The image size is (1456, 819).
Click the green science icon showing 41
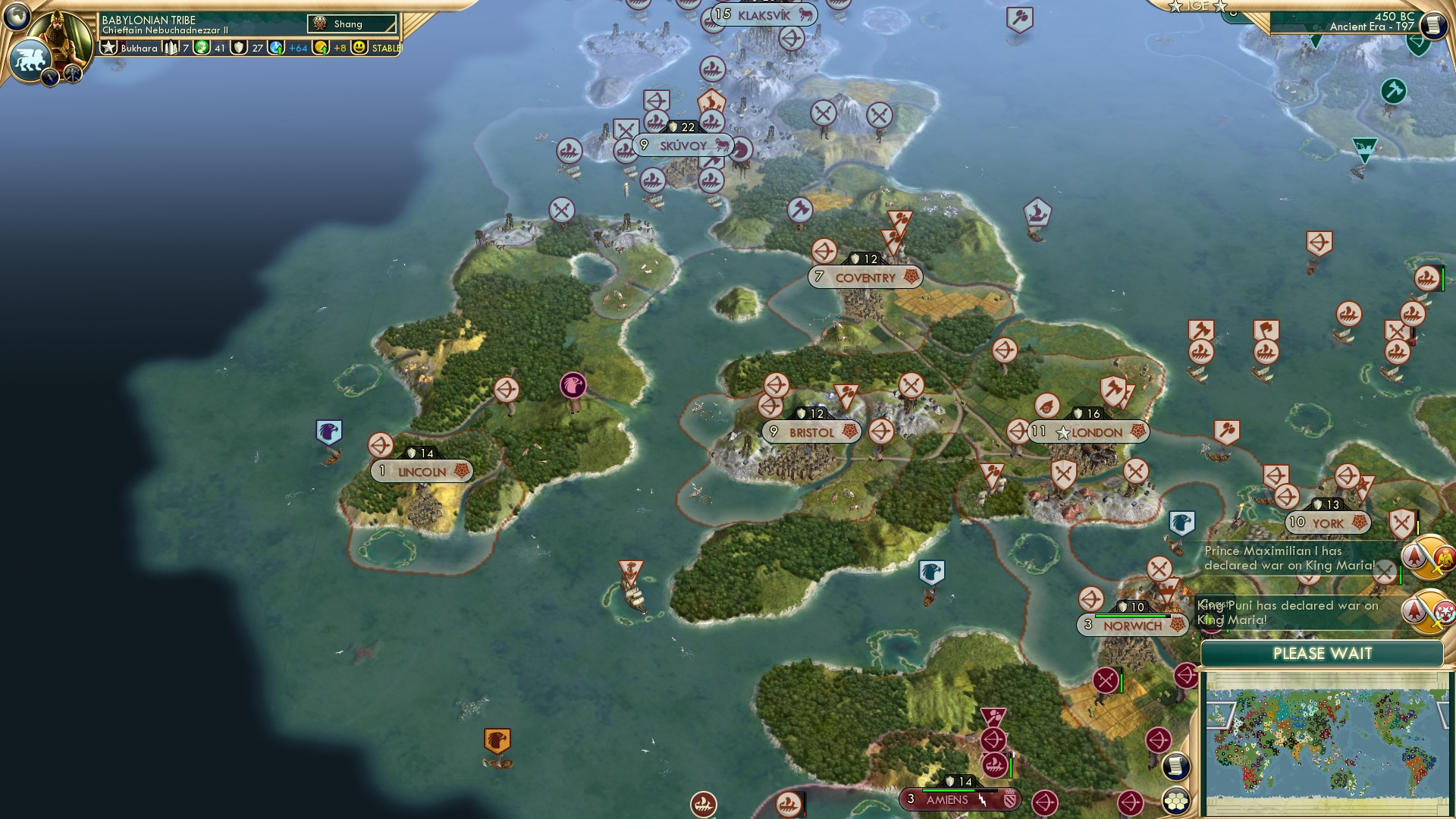point(202,48)
